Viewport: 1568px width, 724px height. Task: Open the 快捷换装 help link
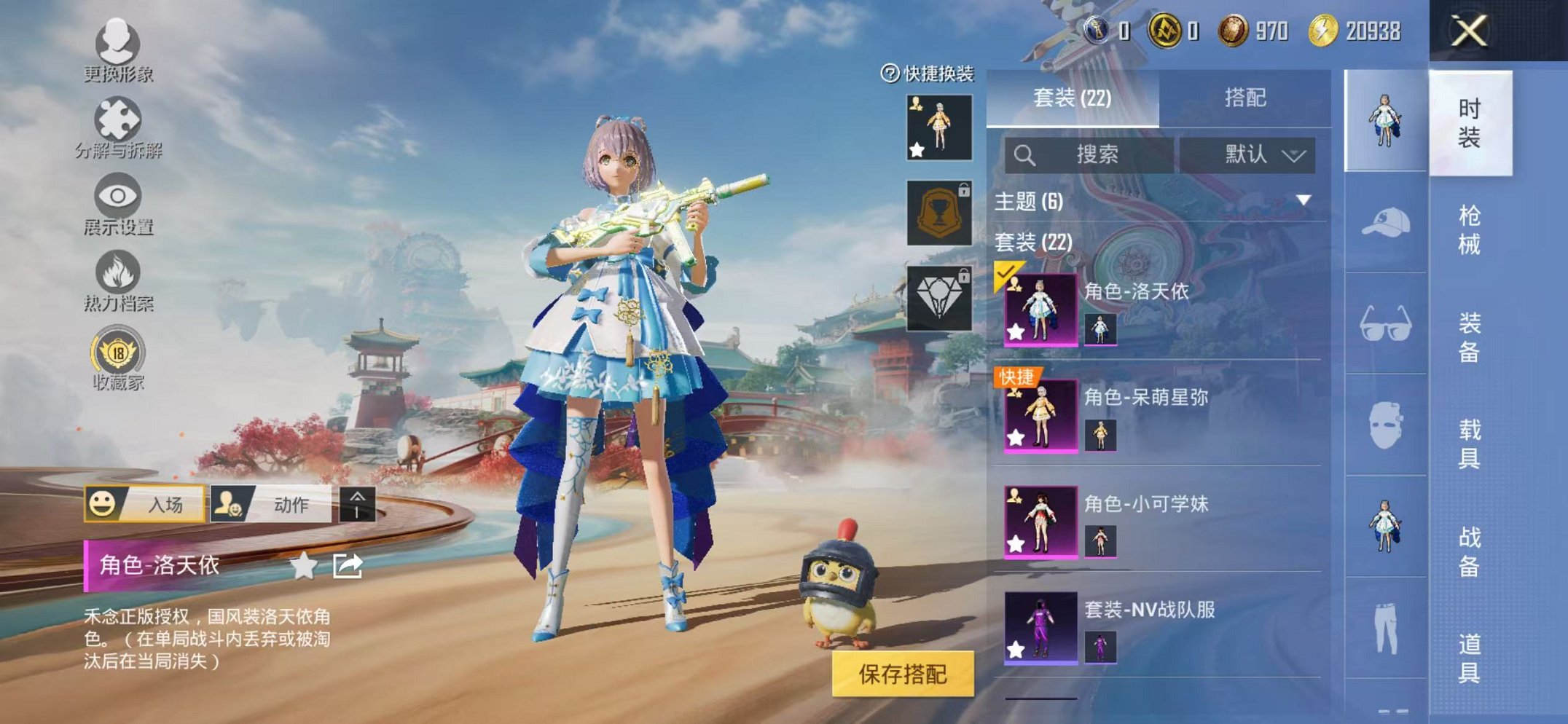927,73
